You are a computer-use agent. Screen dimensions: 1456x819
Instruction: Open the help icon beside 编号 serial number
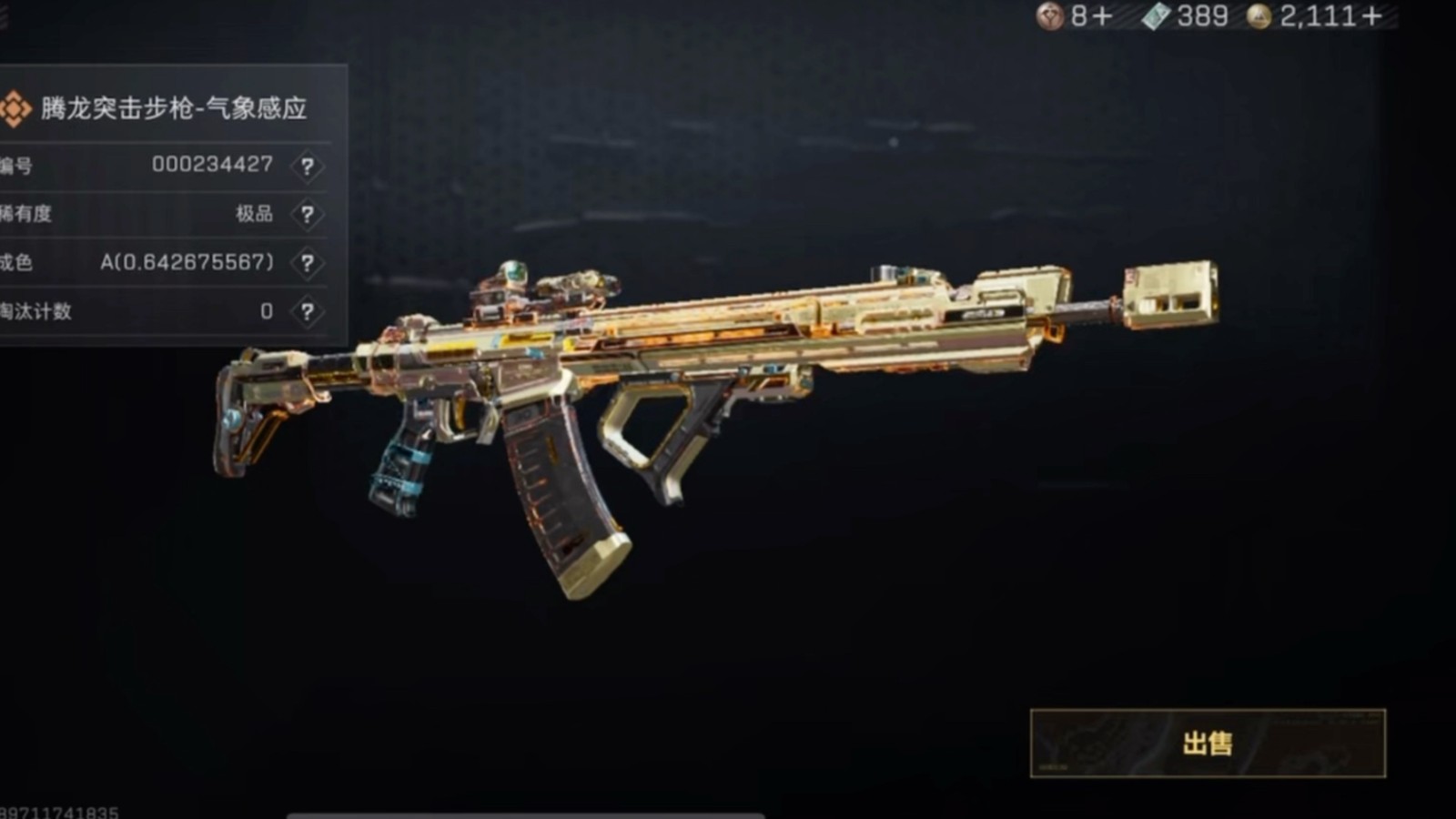pos(308,167)
